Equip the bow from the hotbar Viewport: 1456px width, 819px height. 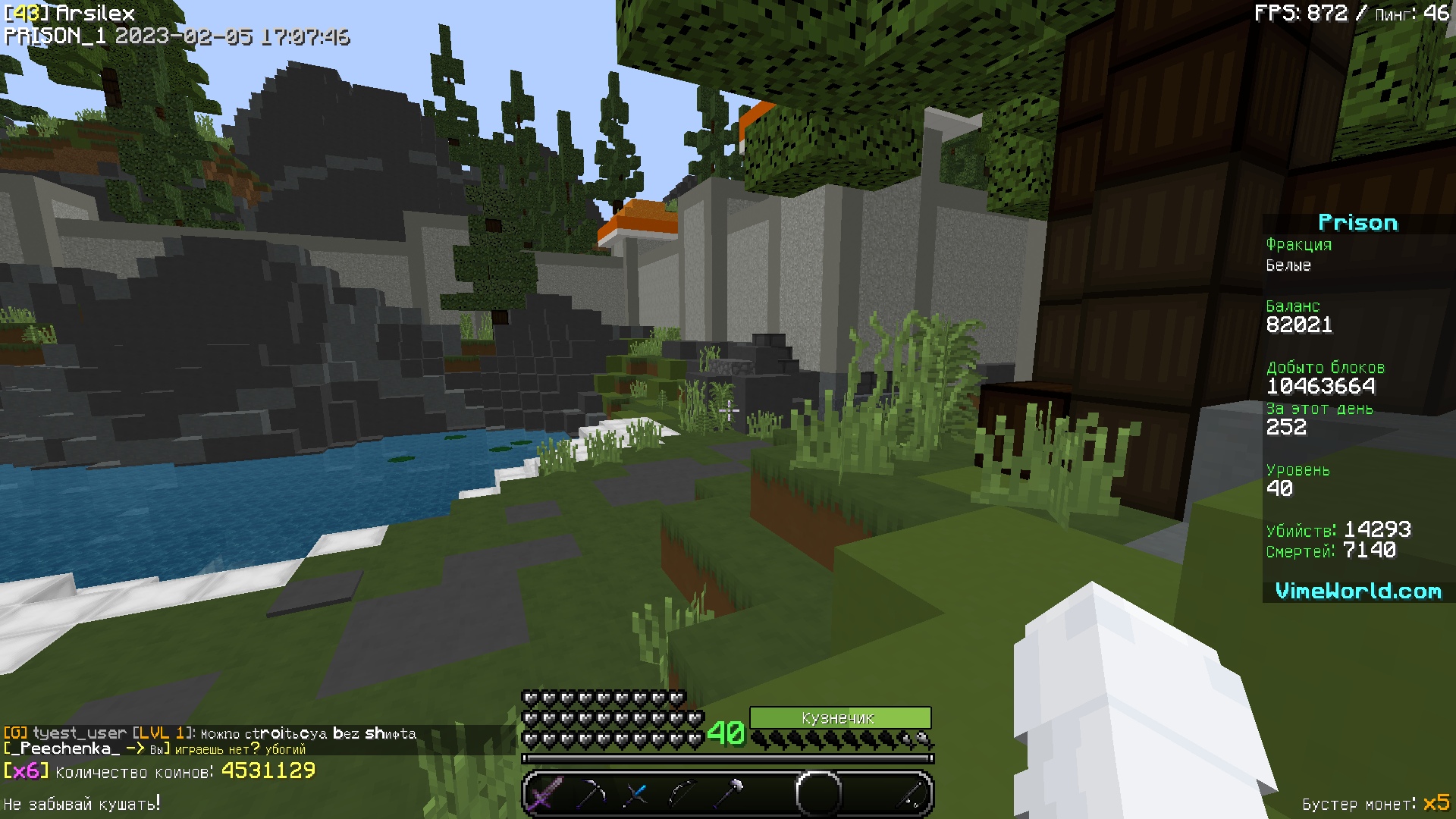coord(682,794)
